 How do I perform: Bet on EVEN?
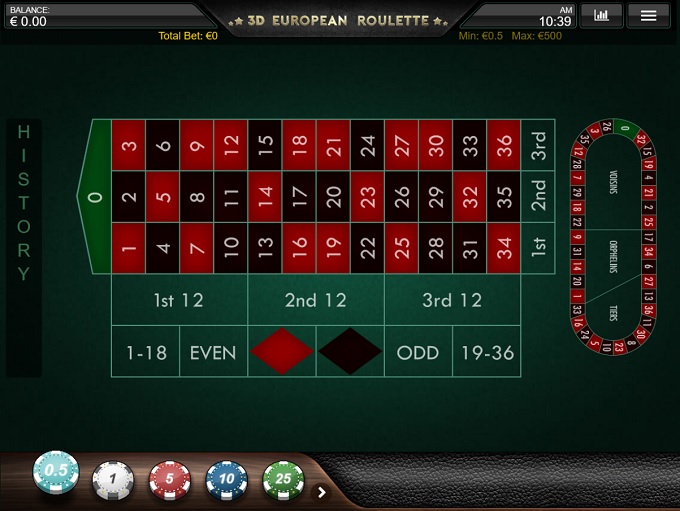[213, 352]
